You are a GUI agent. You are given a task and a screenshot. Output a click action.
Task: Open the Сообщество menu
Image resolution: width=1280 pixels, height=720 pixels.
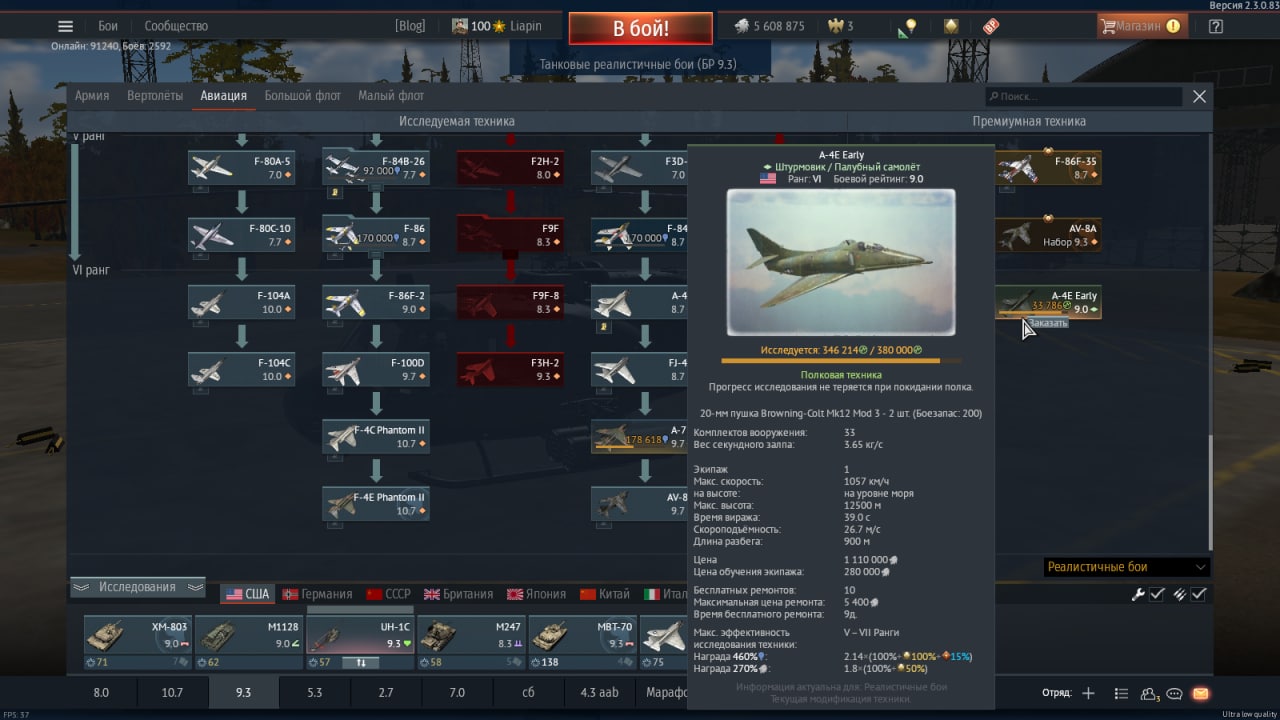pos(176,26)
